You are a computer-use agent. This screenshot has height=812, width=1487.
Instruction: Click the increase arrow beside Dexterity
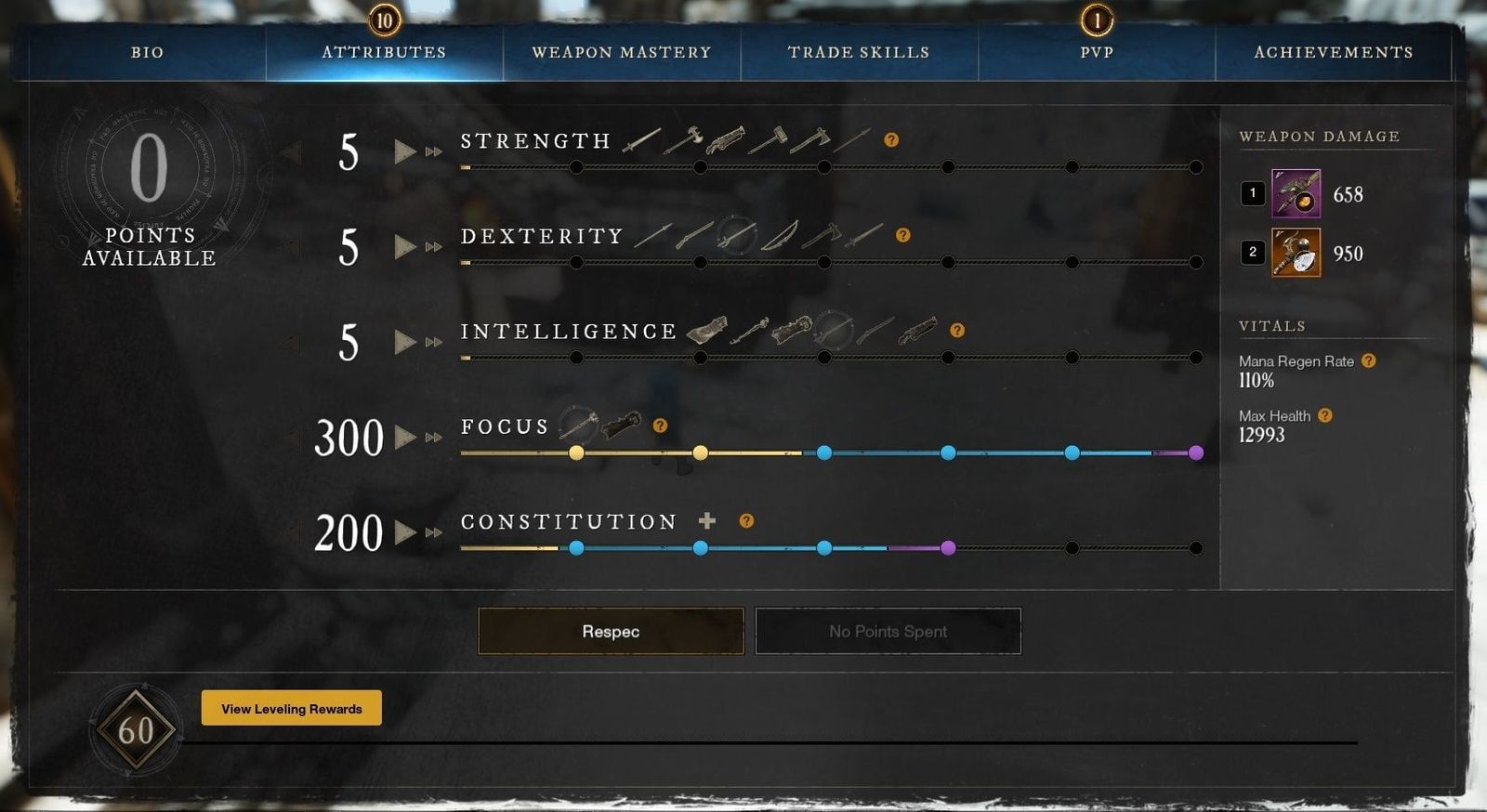[406, 247]
